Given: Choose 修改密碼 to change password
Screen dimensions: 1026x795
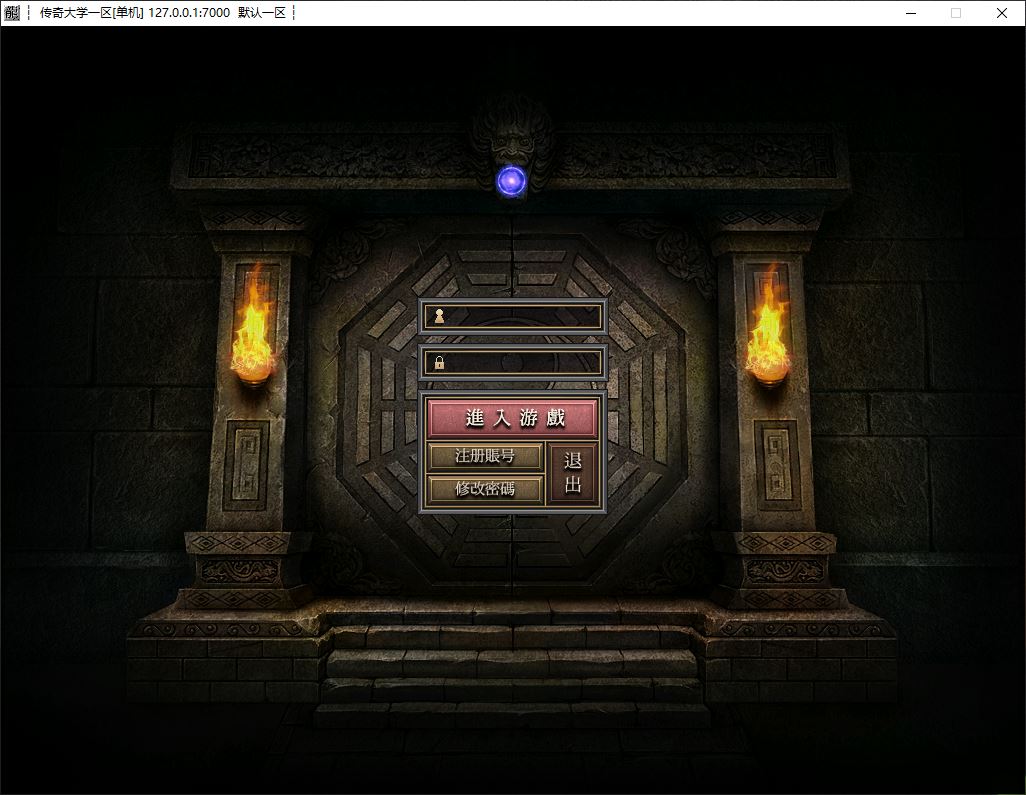Looking at the screenshot, I should [x=485, y=489].
